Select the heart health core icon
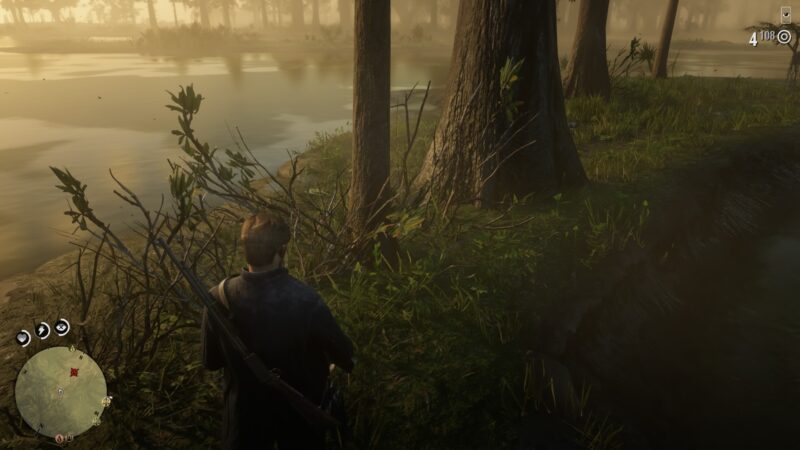Screen dimensions: 800x450 [23, 338]
